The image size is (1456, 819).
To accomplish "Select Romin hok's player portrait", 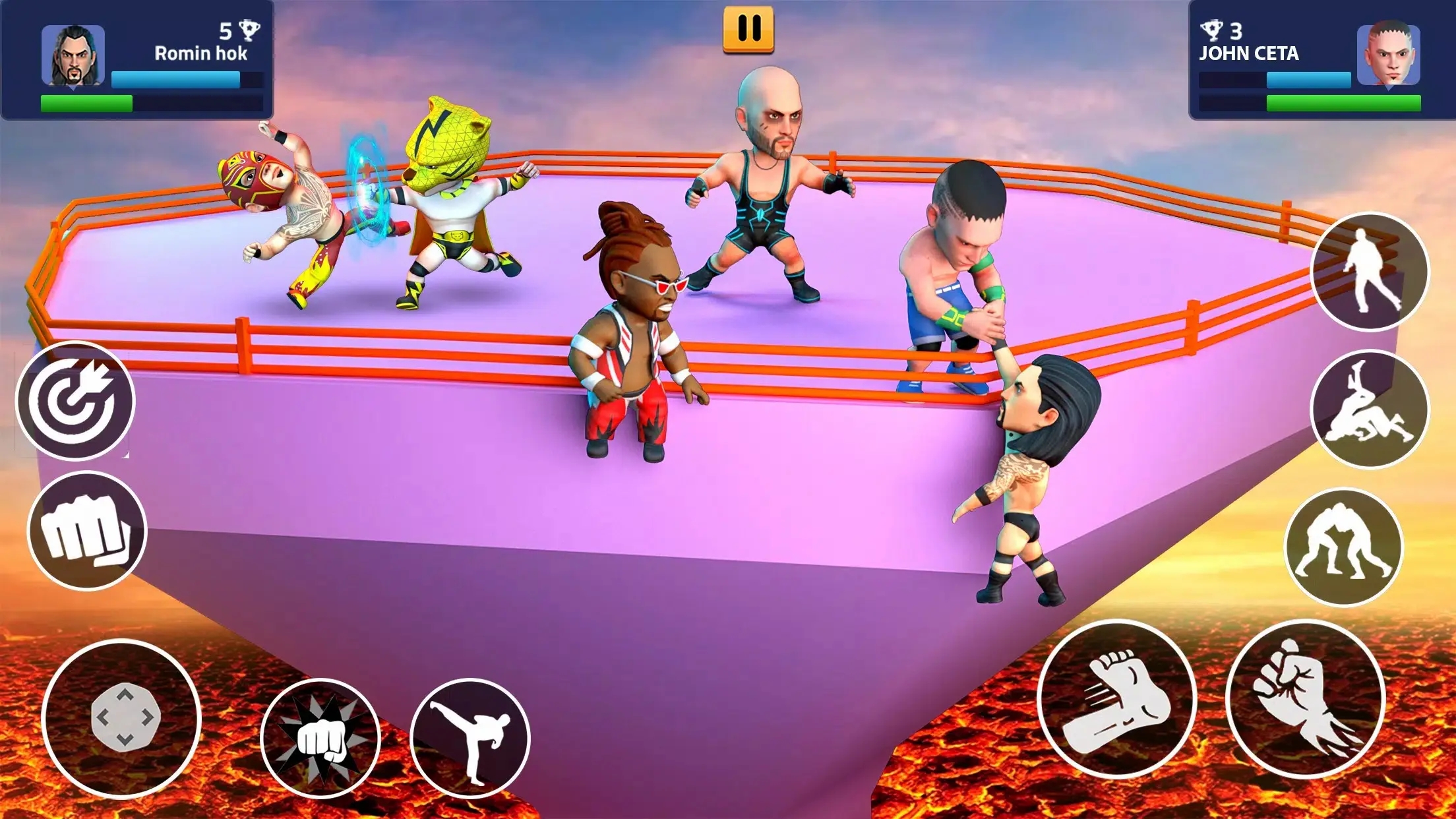I will (73, 55).
